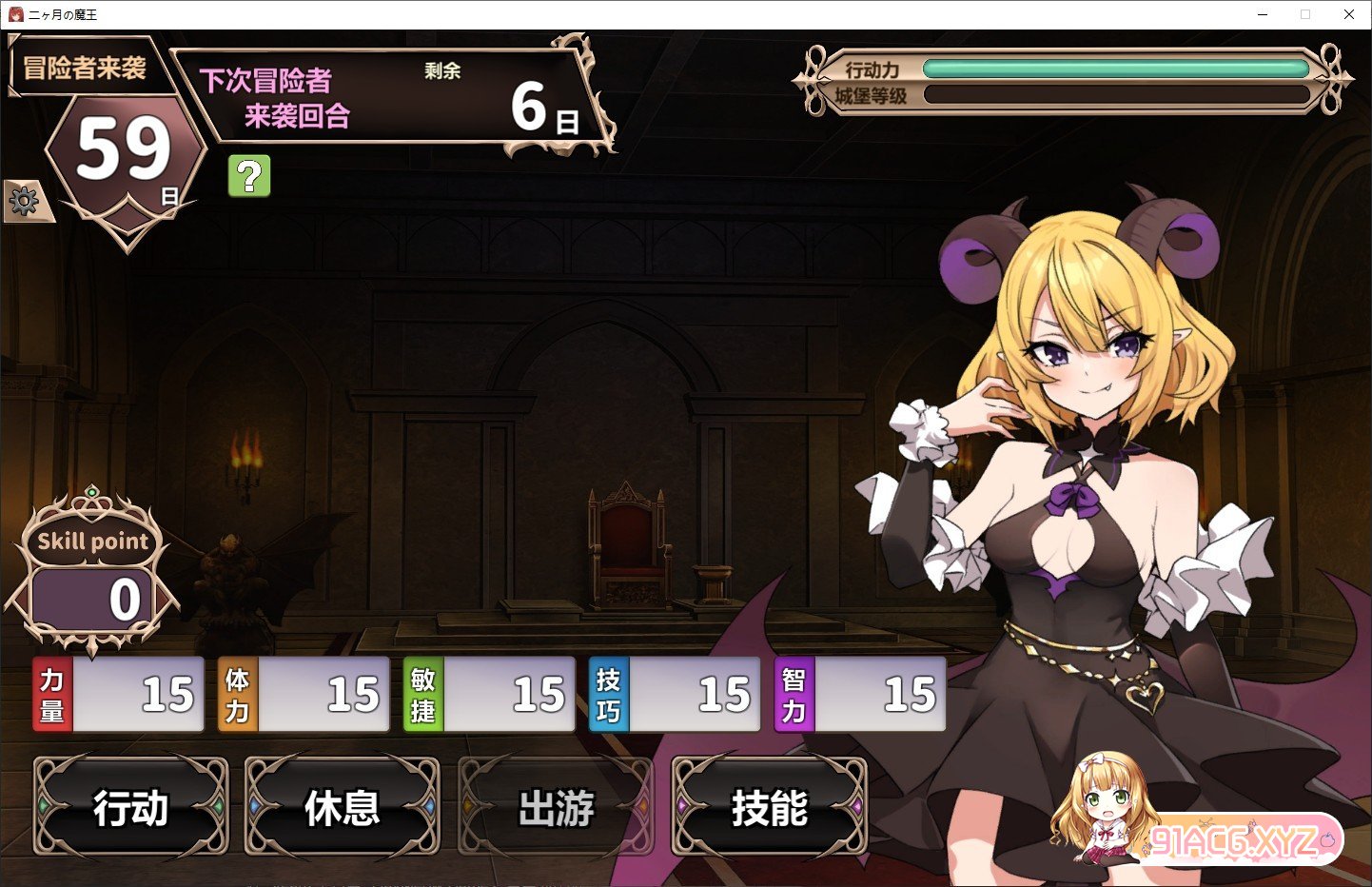Click the 行动 action button
The width and height of the screenshot is (1372, 887).
131,807
